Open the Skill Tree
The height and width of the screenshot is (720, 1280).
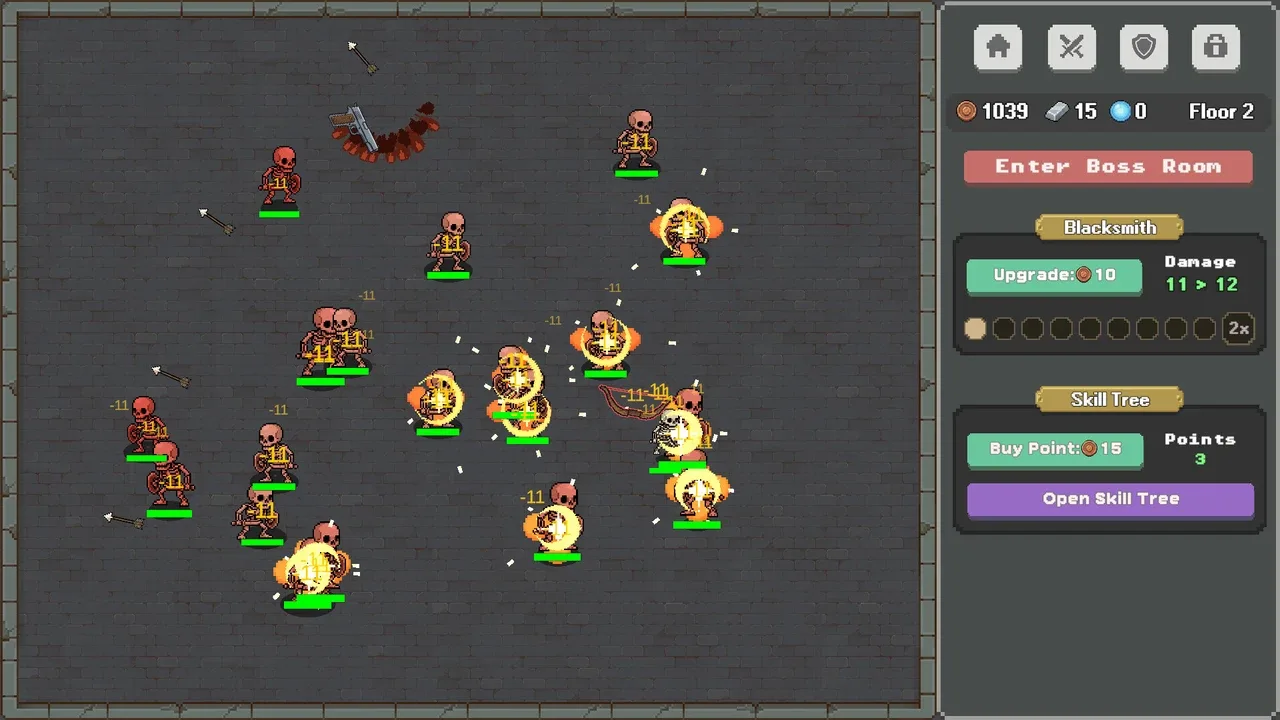point(1110,499)
